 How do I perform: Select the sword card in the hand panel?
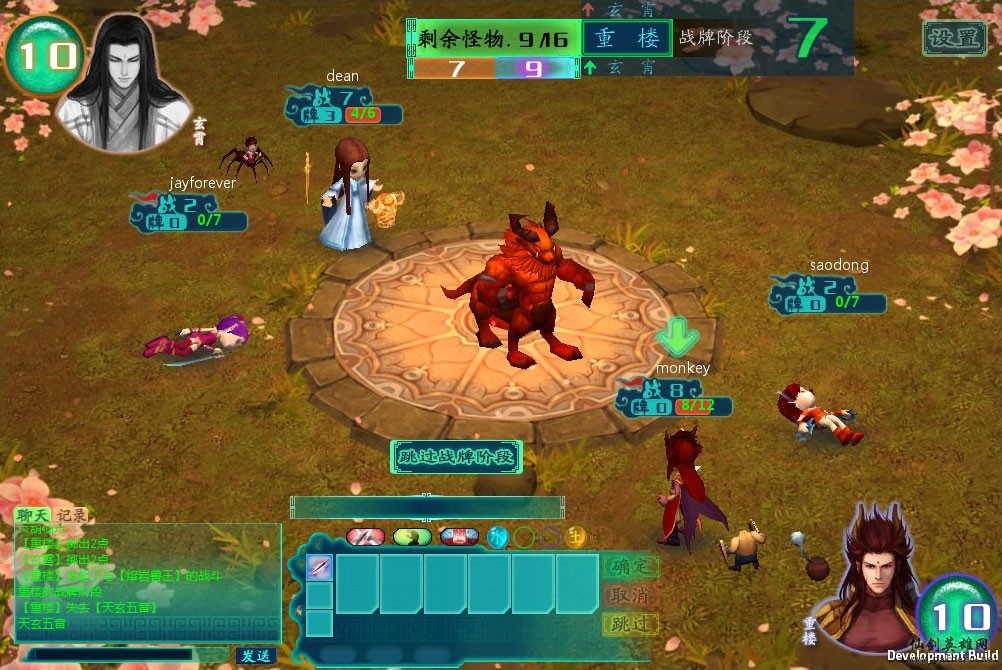[x=319, y=567]
